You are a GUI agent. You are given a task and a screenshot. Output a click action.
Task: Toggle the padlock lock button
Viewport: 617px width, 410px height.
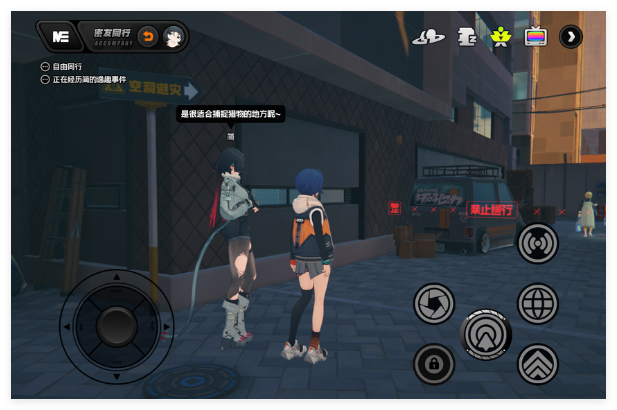pos(434,363)
